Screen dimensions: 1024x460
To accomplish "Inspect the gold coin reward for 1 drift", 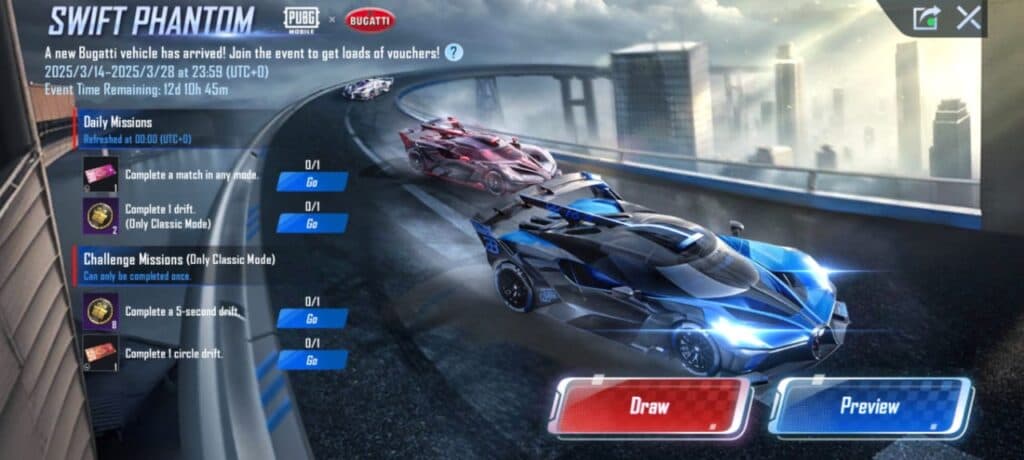I will (x=101, y=215).
